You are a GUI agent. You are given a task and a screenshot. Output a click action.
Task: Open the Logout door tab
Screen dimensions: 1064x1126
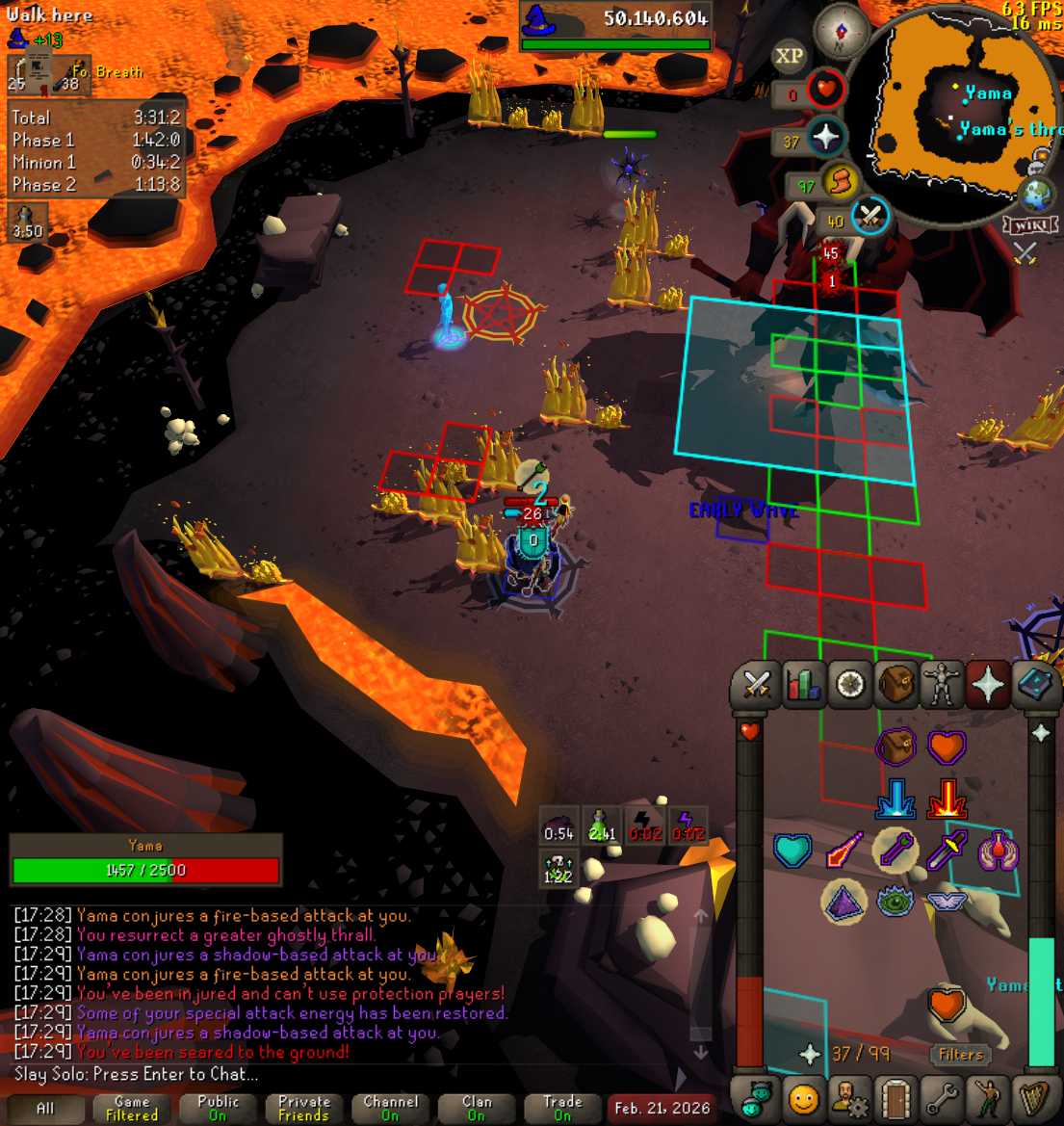[x=895, y=1099]
